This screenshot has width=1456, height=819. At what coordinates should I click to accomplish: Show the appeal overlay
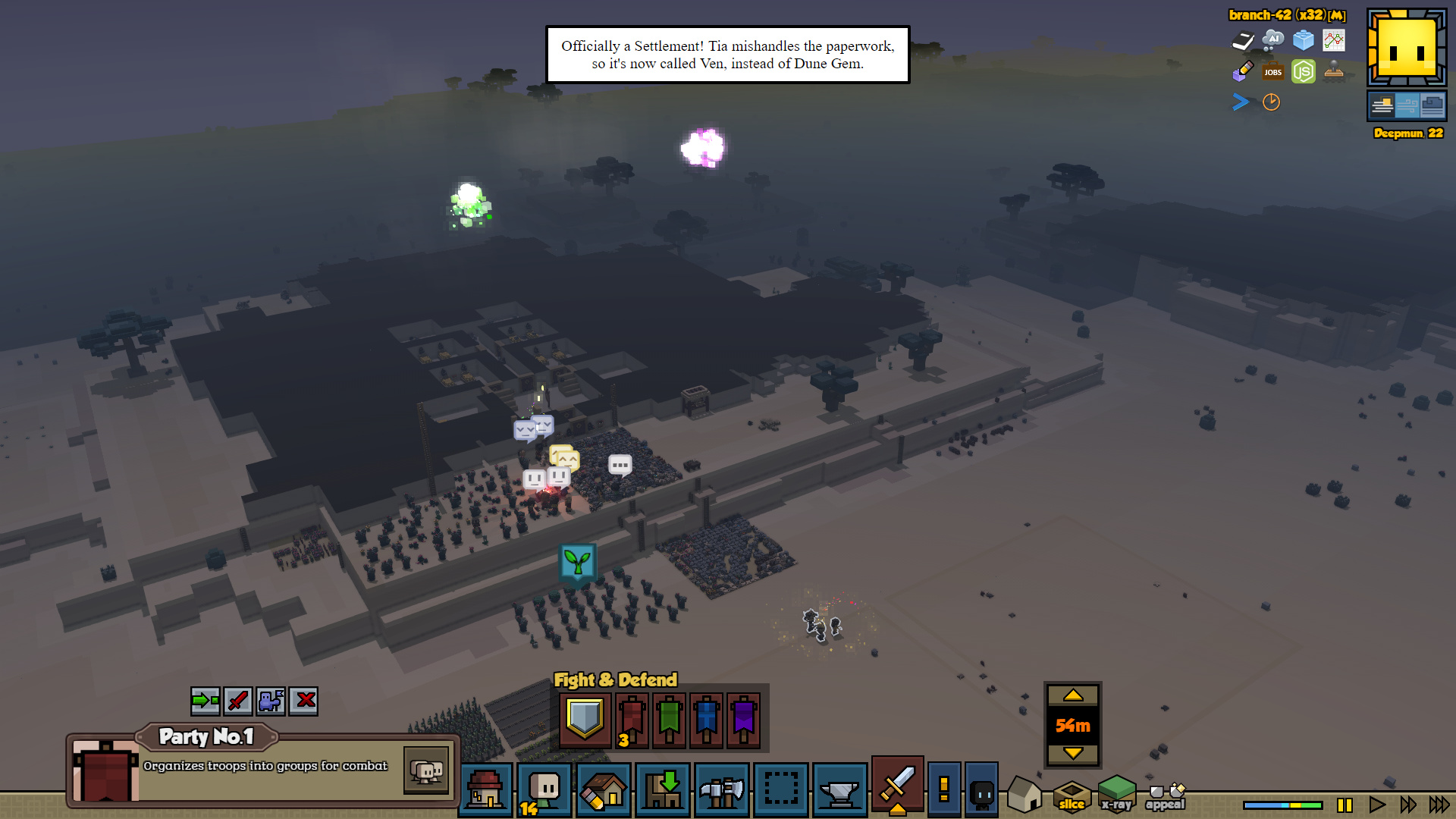(x=1166, y=796)
